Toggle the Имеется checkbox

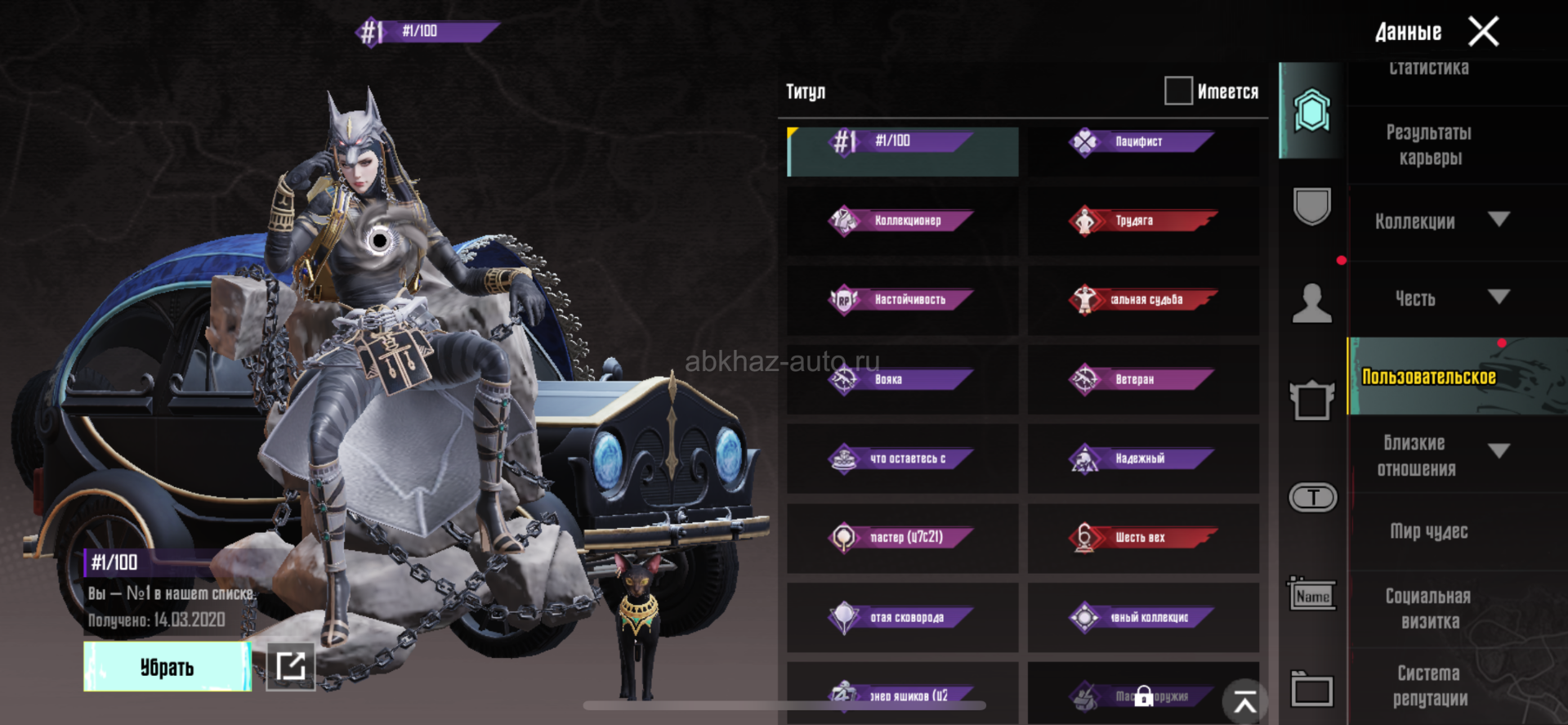pos(1177,91)
